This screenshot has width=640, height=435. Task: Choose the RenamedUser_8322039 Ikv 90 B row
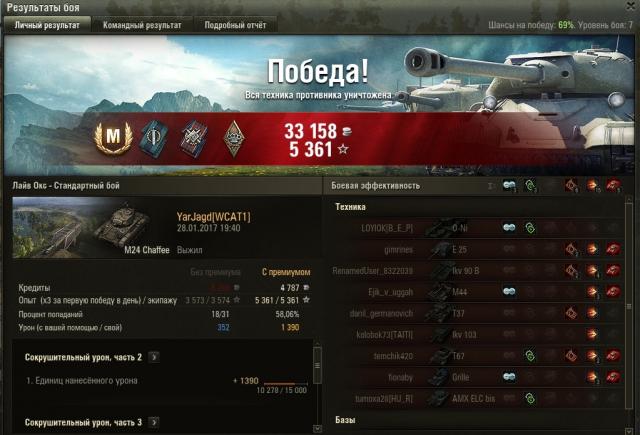[x=480, y=270]
